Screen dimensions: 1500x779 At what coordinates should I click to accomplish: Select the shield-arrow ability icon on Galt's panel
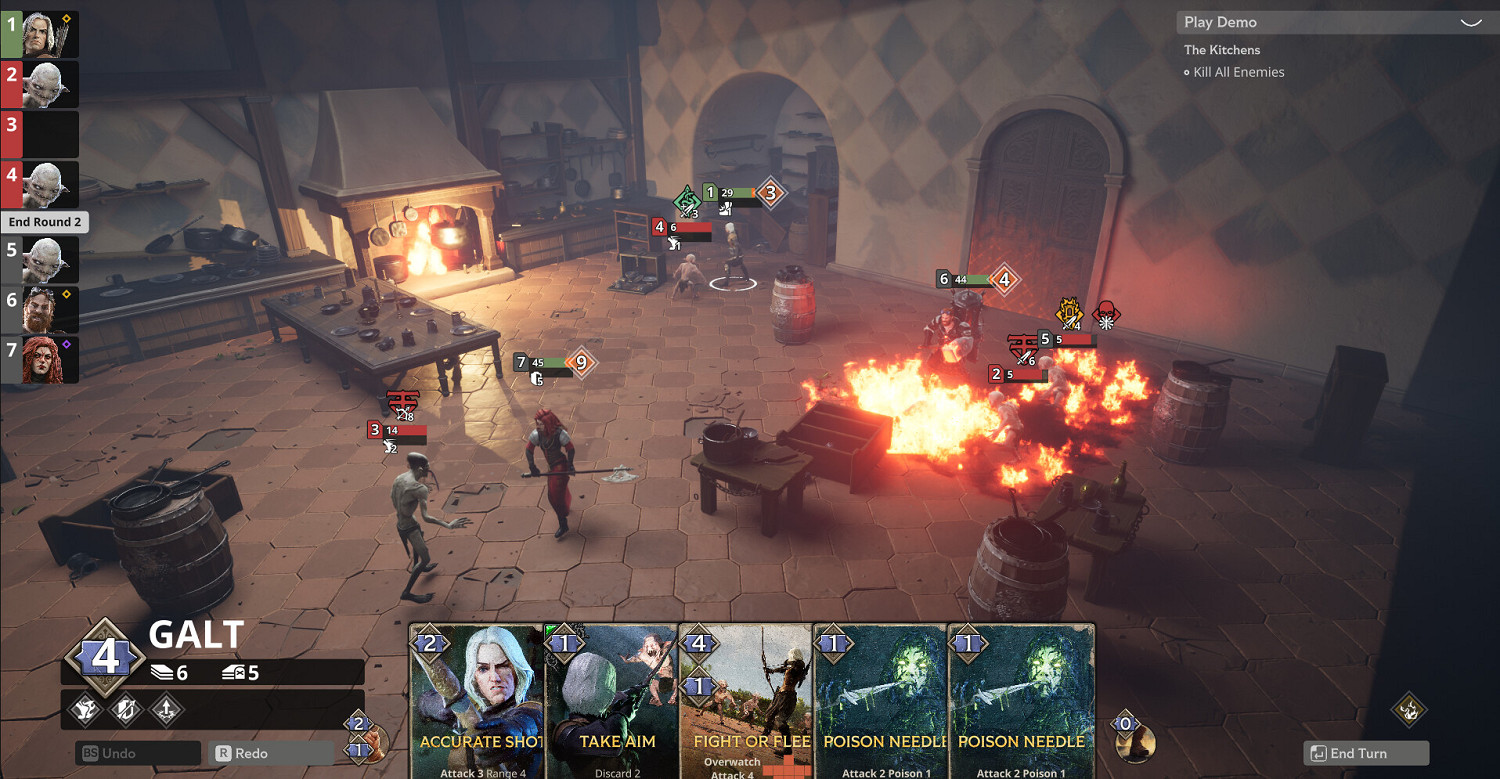124,710
